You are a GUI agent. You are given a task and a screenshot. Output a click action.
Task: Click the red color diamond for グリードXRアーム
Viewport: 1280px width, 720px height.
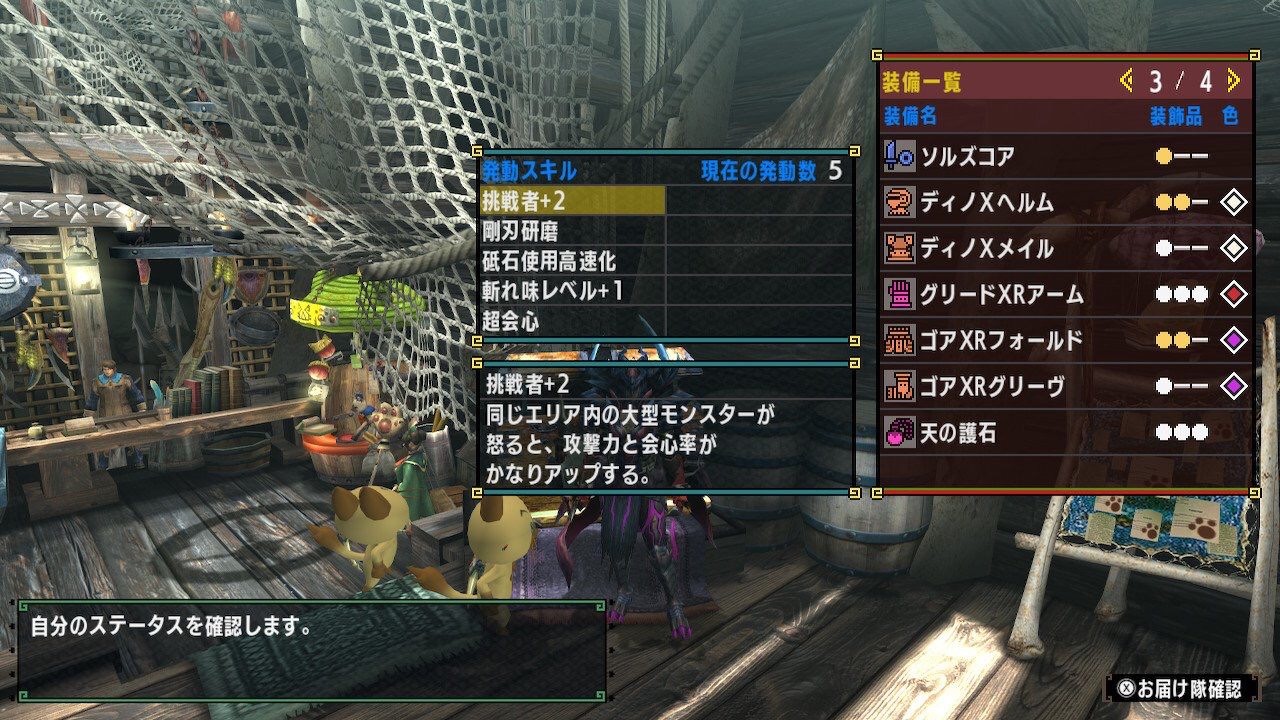1234,294
